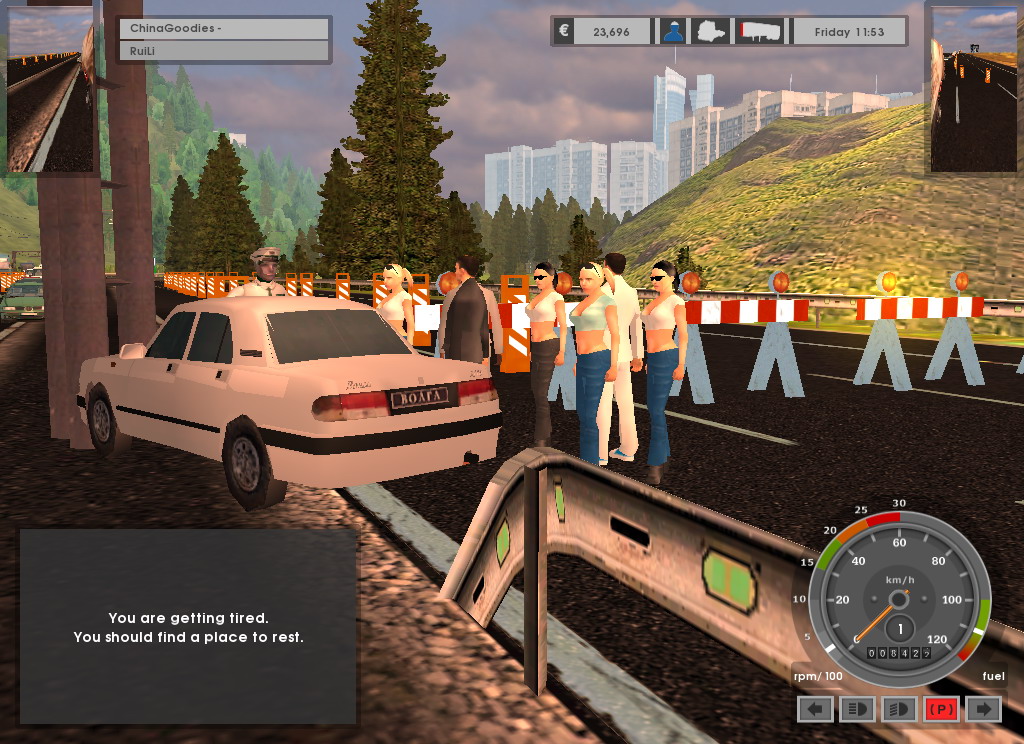1024x744 pixels.
Task: Show the country map icon
Action: (x=711, y=31)
